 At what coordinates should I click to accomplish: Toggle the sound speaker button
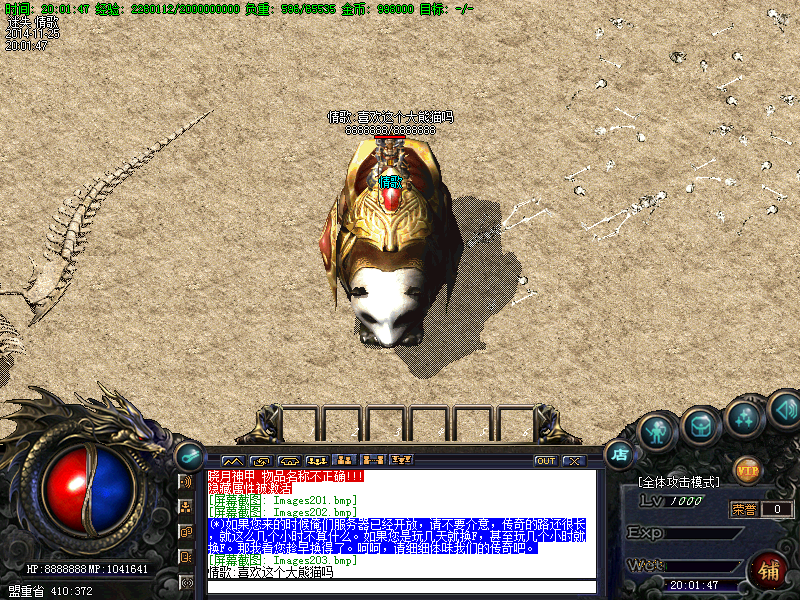point(783,408)
